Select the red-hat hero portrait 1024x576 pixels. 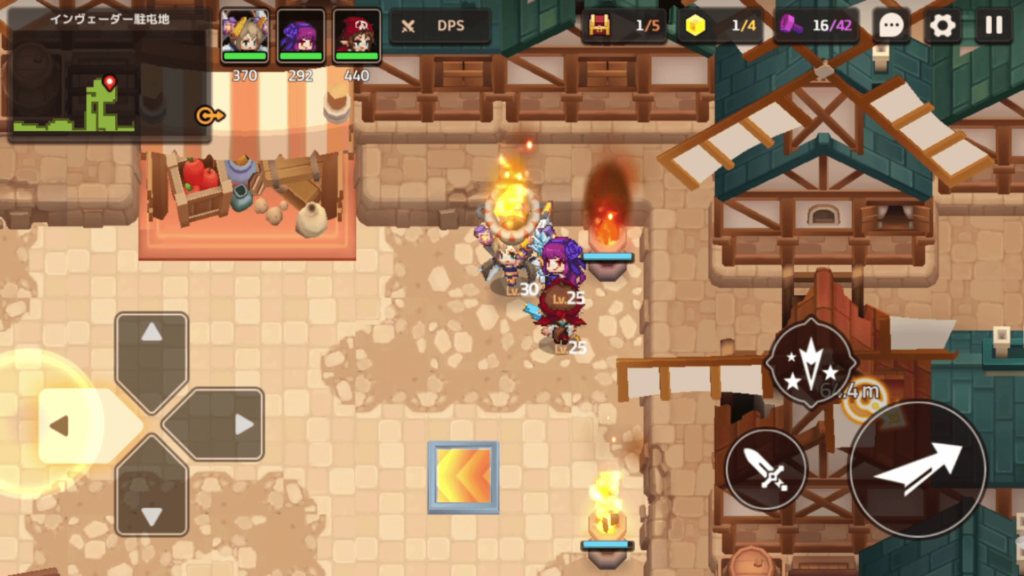point(357,36)
